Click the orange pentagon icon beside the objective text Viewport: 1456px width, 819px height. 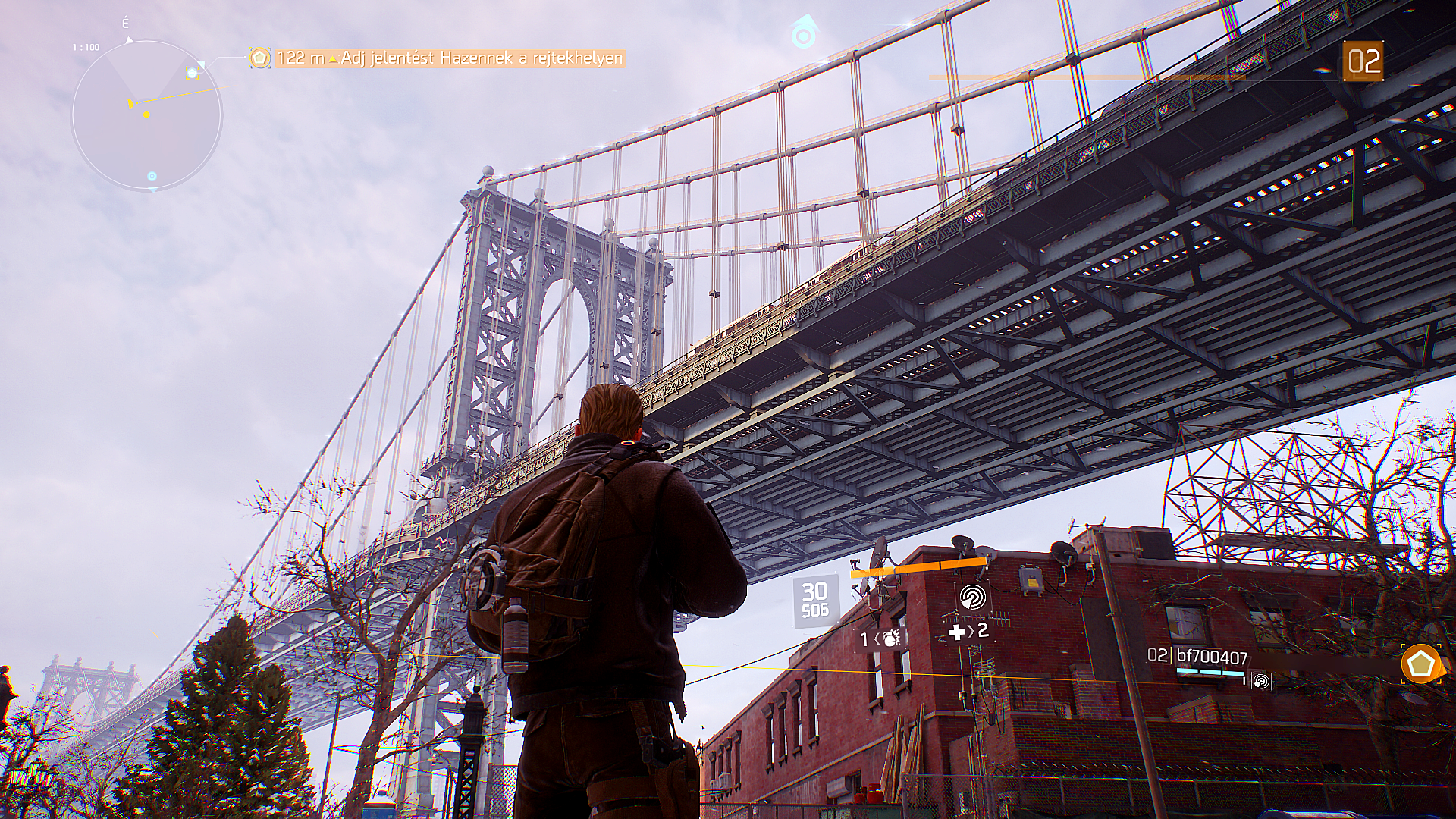tap(260, 58)
